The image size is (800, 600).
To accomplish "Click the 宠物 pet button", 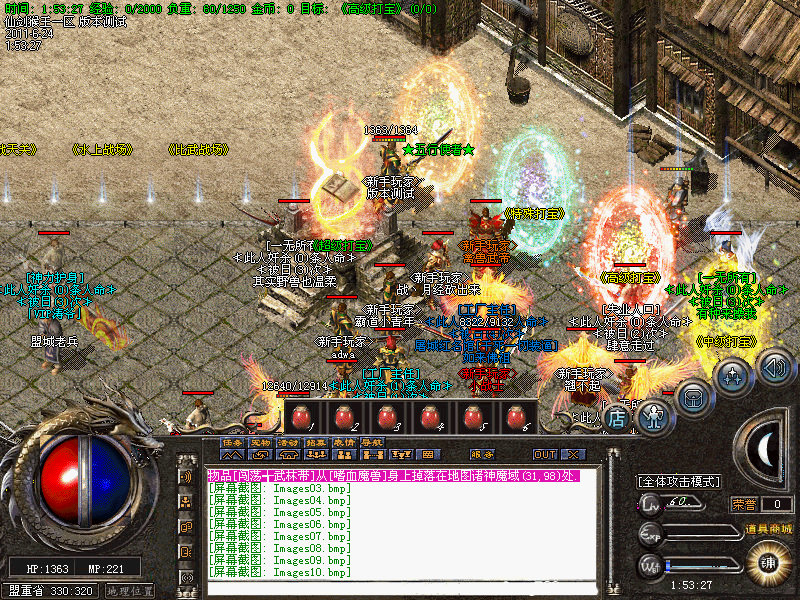I will click(x=260, y=441).
